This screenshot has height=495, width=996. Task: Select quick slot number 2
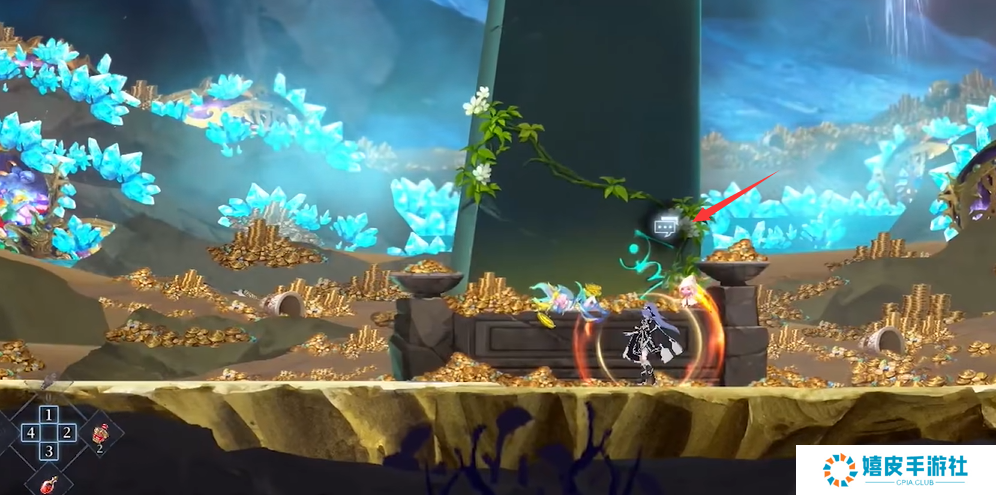pos(67,432)
